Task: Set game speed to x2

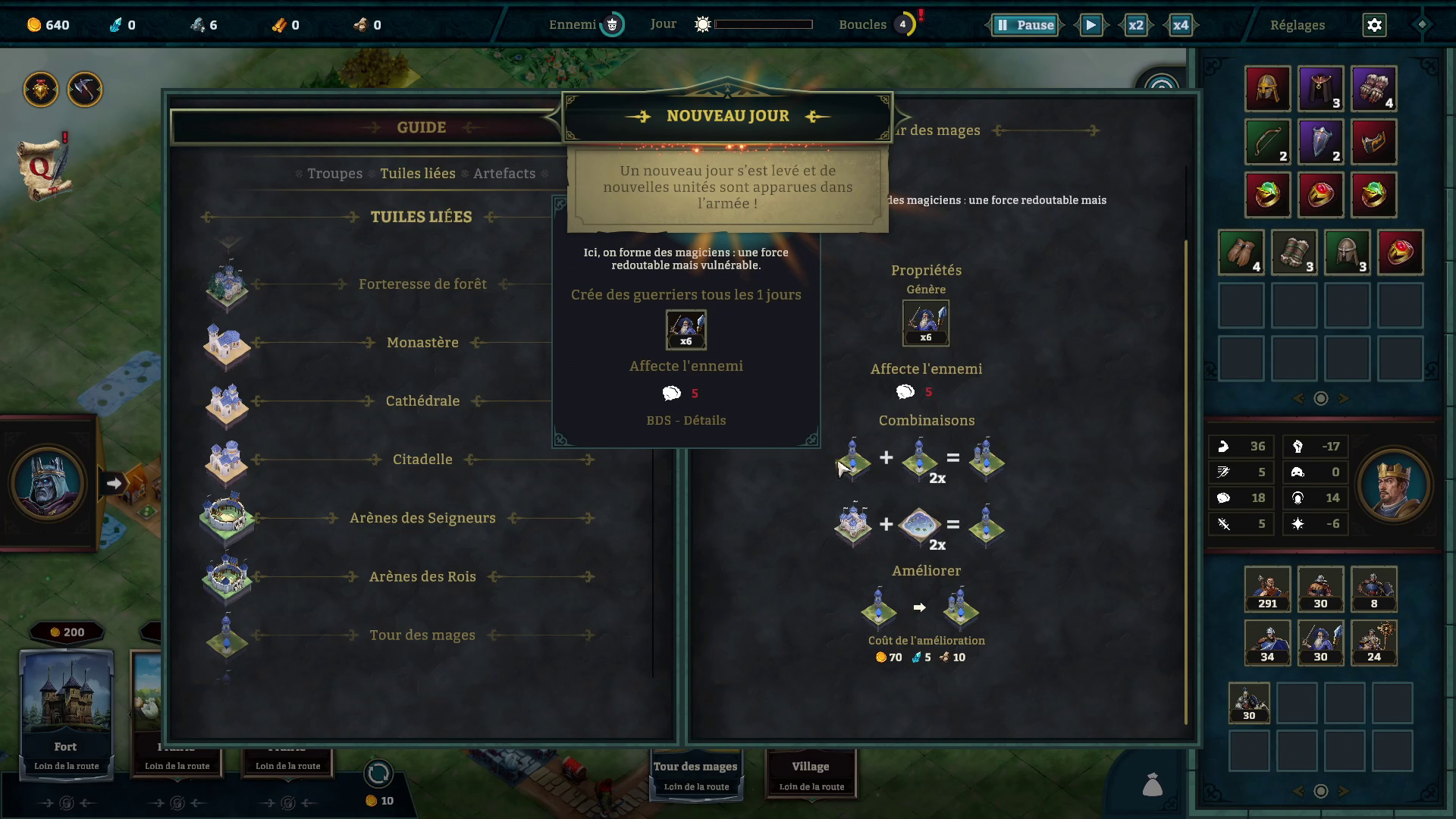Action: [x=1135, y=25]
